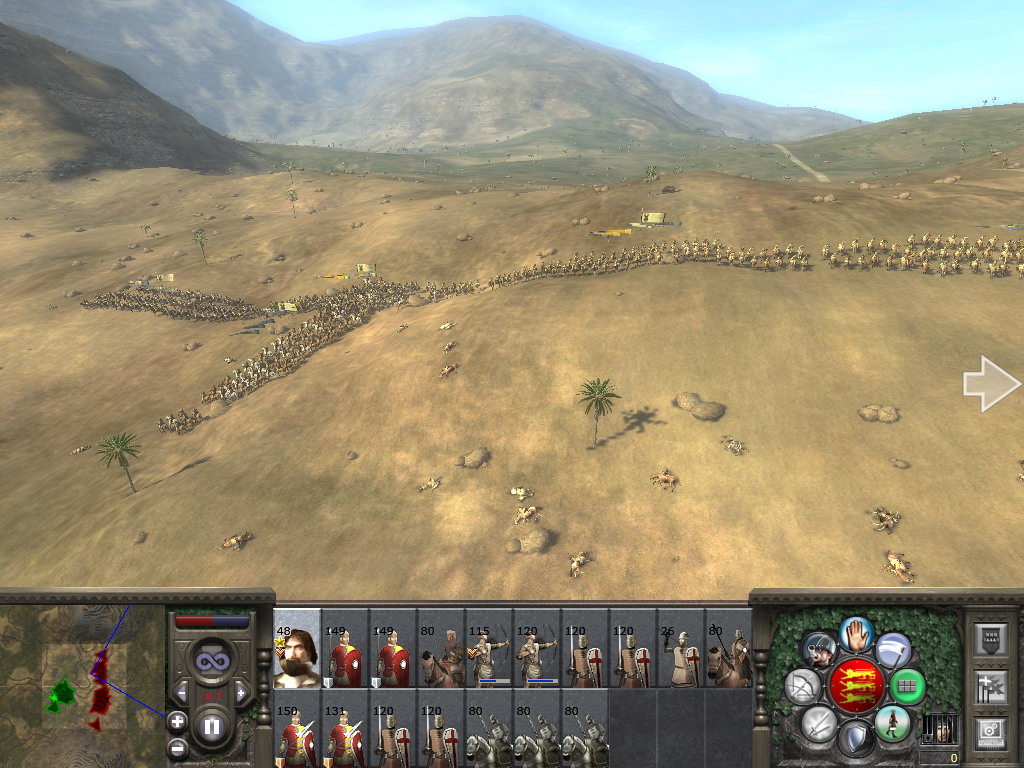Decrease the game speed
Viewport: 1024px width, 768px height.
point(182,692)
